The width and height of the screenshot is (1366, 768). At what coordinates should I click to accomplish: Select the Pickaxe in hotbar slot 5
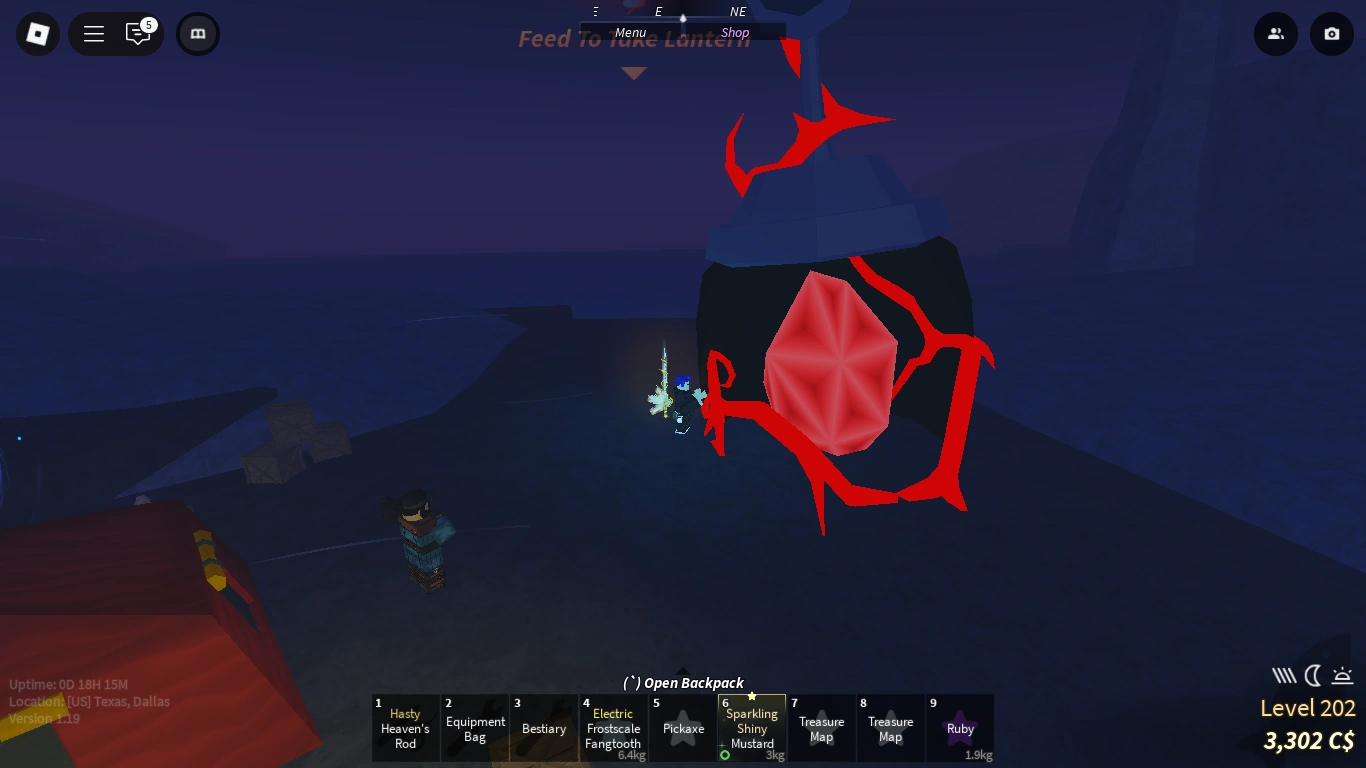coord(683,728)
